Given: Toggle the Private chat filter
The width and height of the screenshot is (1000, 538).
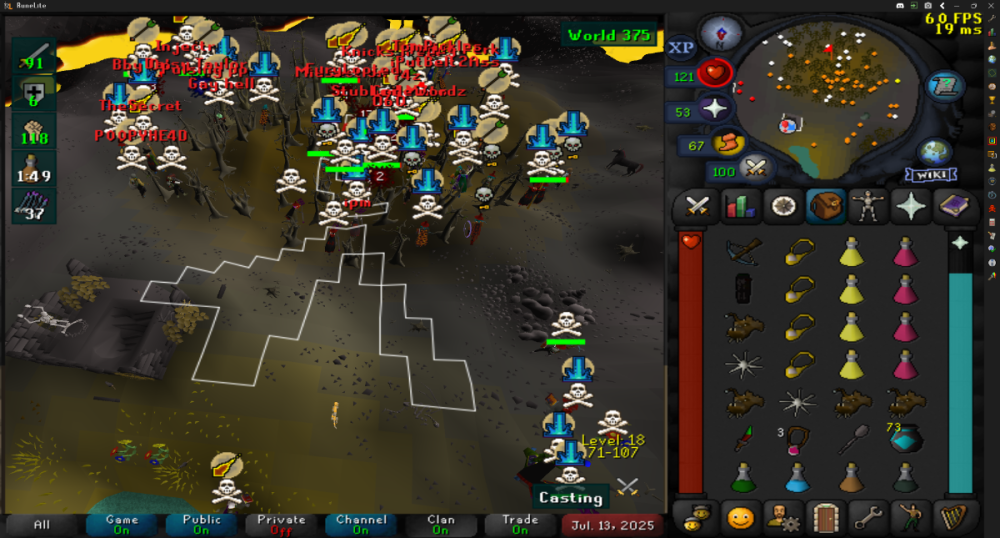Looking at the screenshot, I should (x=281, y=524).
